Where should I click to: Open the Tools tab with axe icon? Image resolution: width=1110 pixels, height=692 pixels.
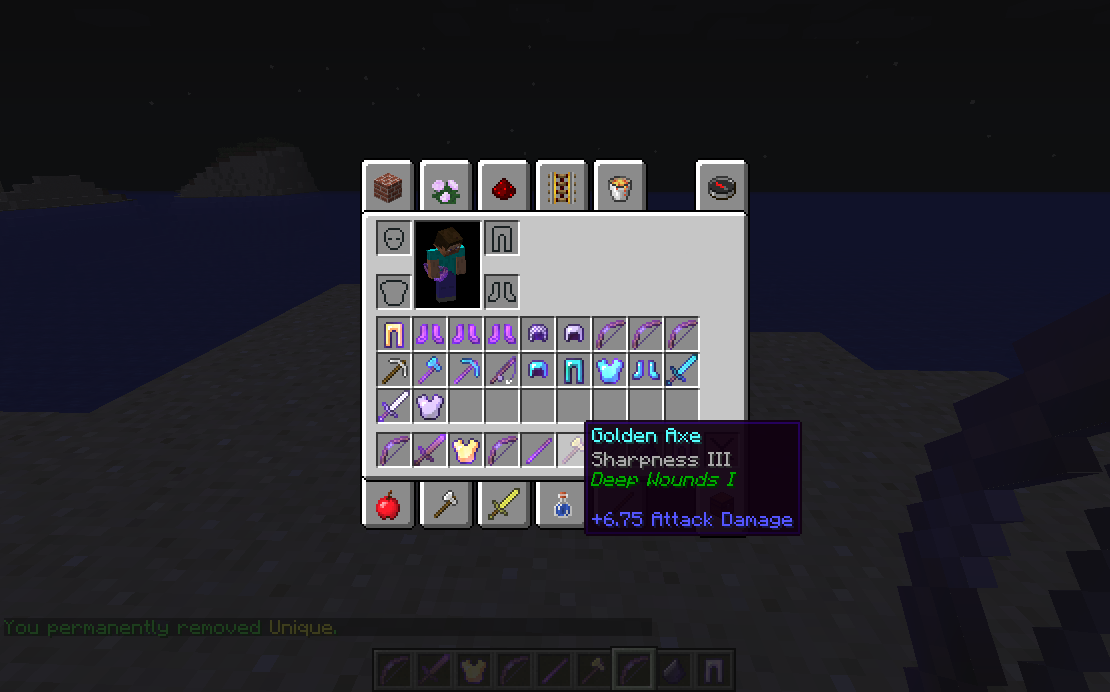pos(445,505)
